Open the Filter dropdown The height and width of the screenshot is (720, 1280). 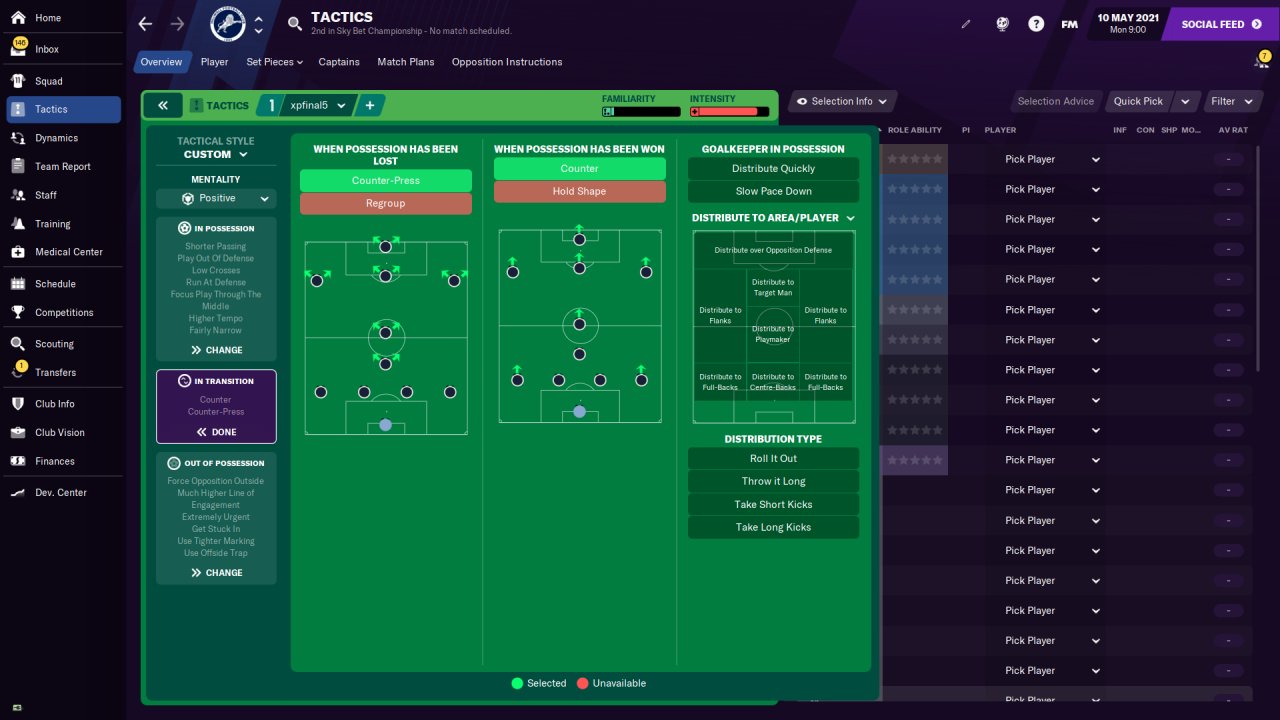tap(1231, 101)
